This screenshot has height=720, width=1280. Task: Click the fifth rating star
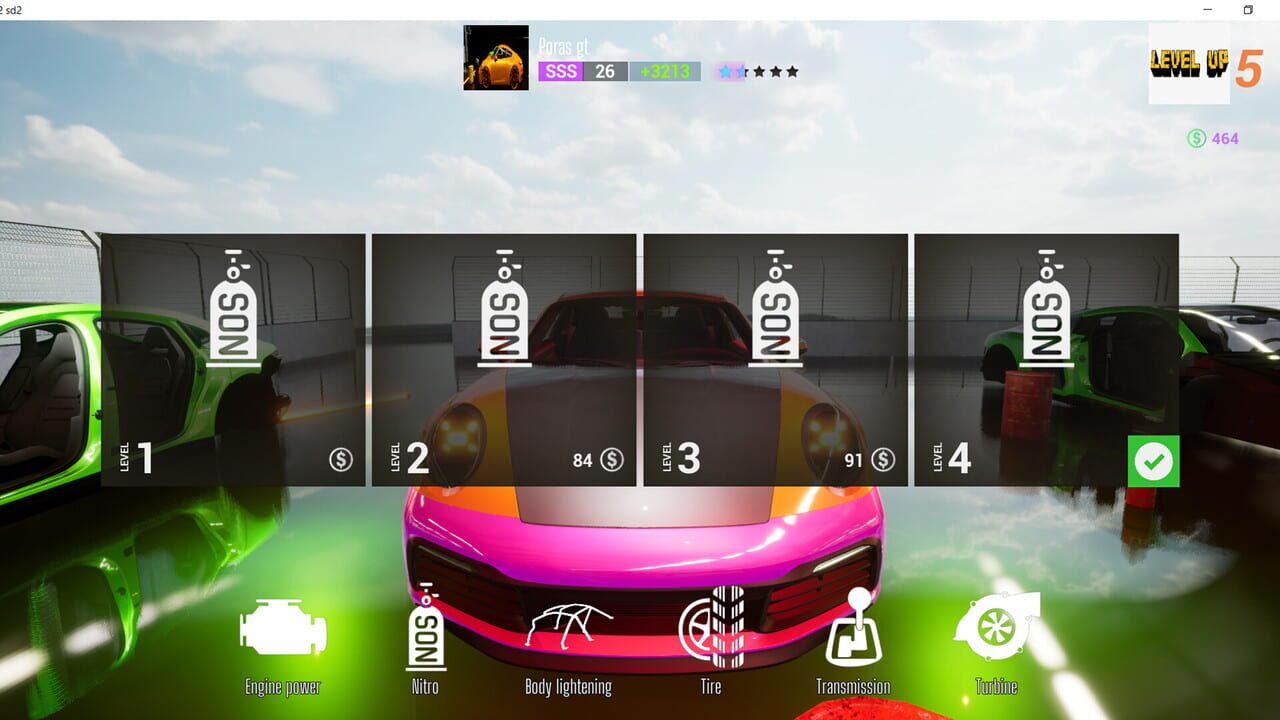794,71
